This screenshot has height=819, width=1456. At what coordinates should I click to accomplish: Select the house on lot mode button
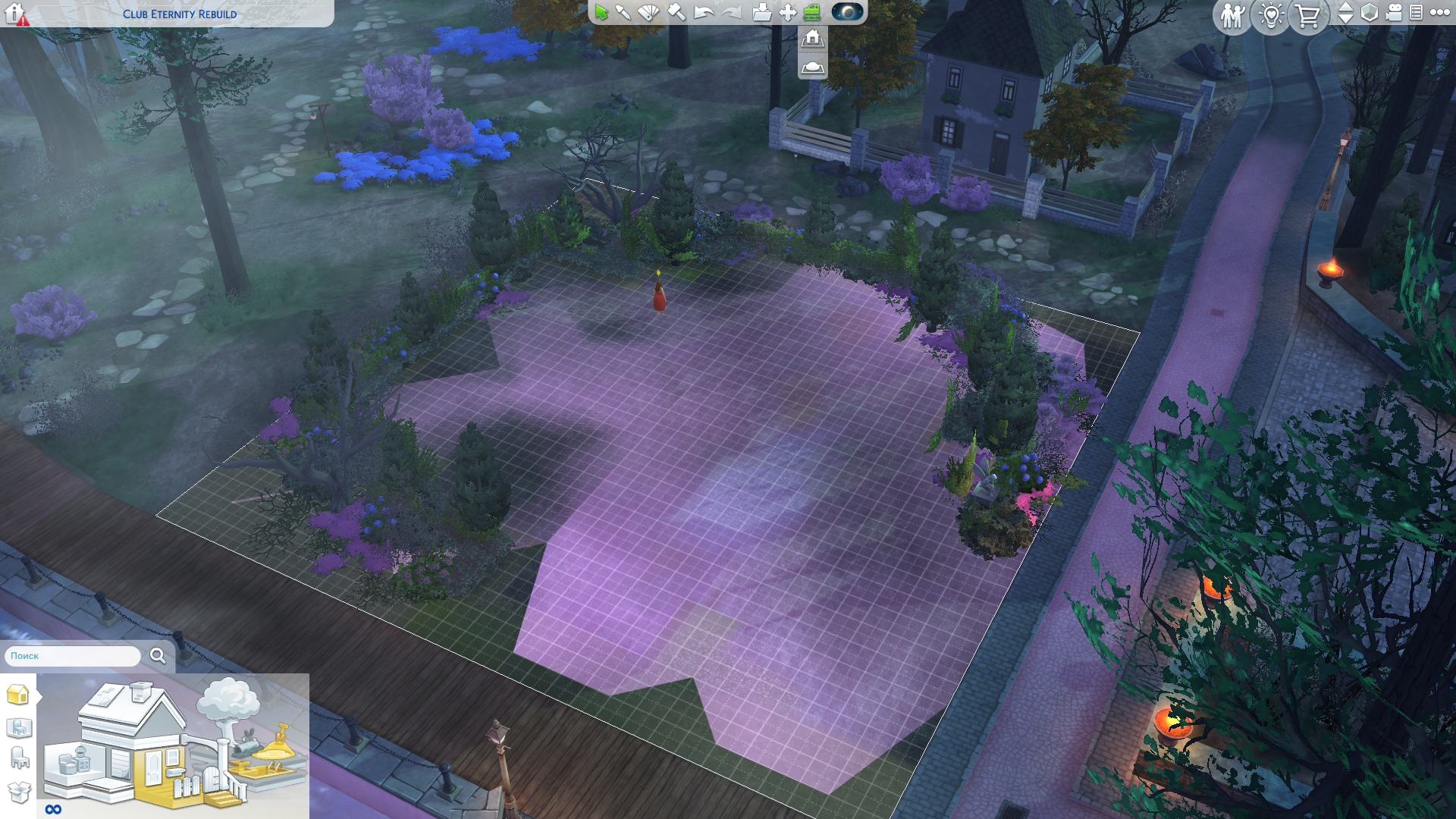coord(812,38)
